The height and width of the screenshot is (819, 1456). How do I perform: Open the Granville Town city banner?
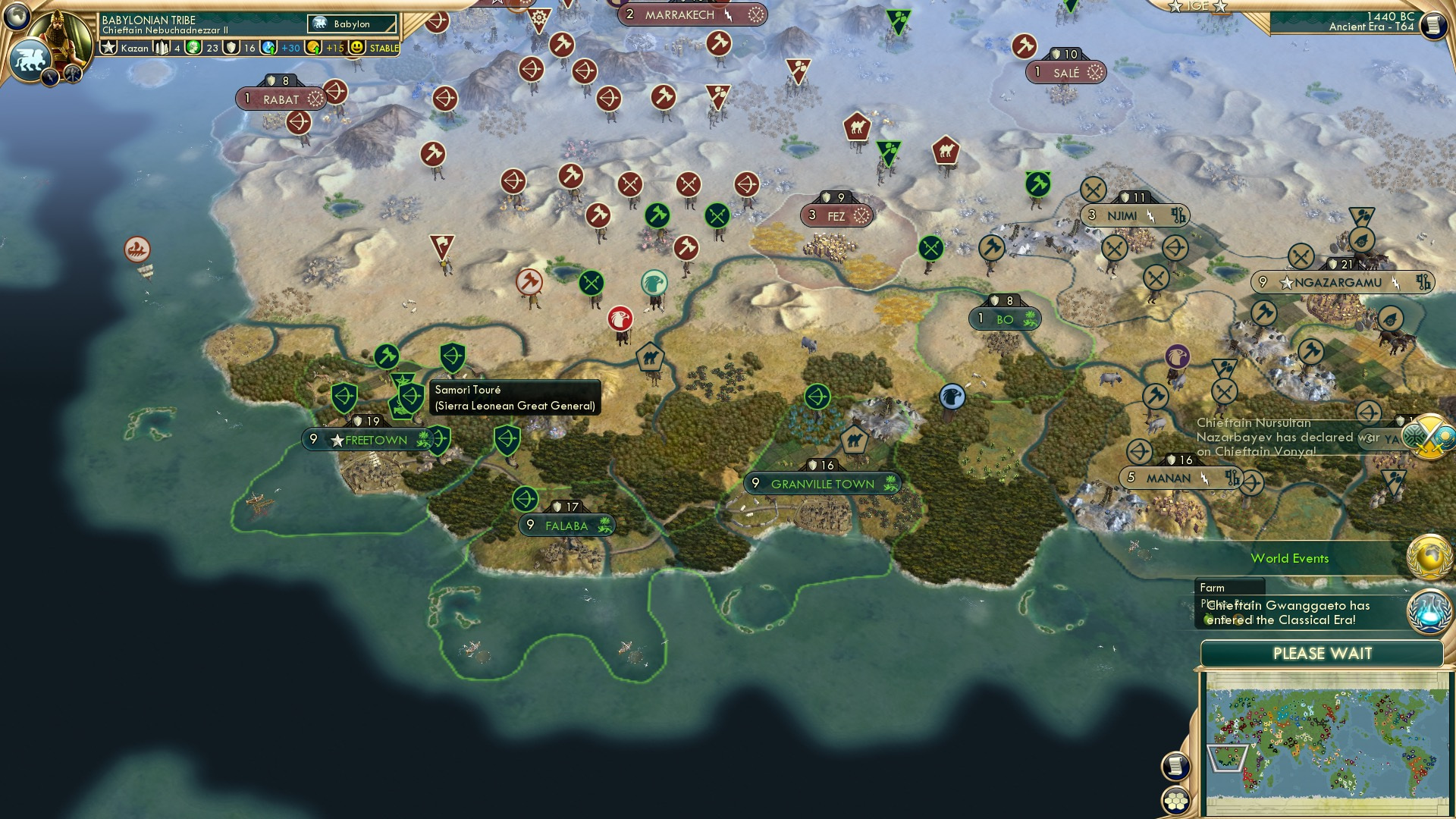[x=823, y=484]
